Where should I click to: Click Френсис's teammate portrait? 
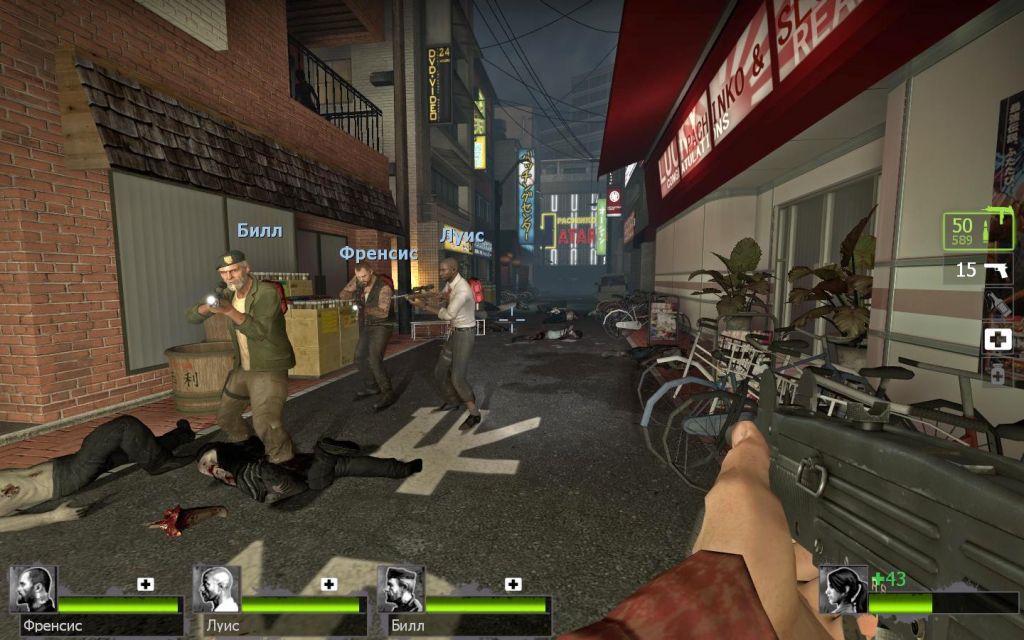click(x=33, y=590)
